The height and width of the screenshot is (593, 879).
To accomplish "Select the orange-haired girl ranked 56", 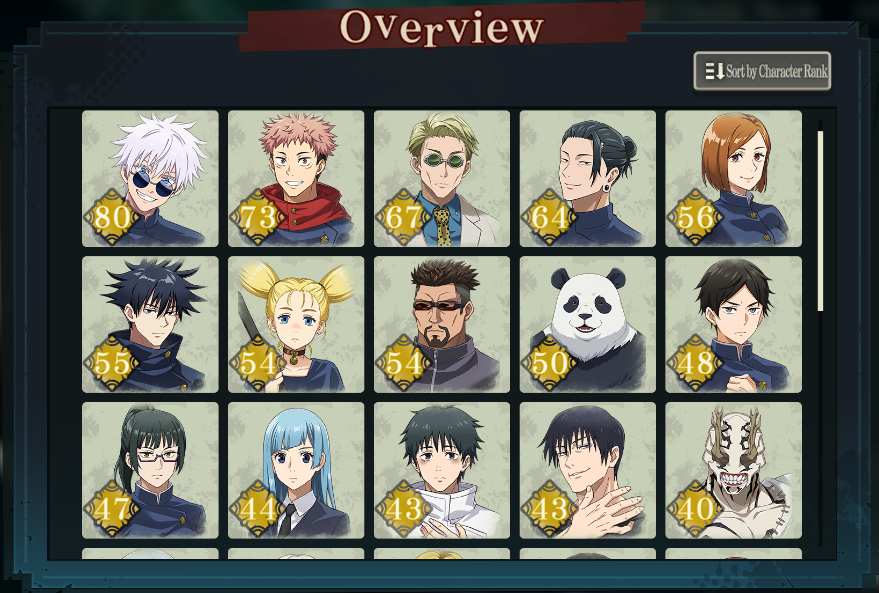I will 733,178.
